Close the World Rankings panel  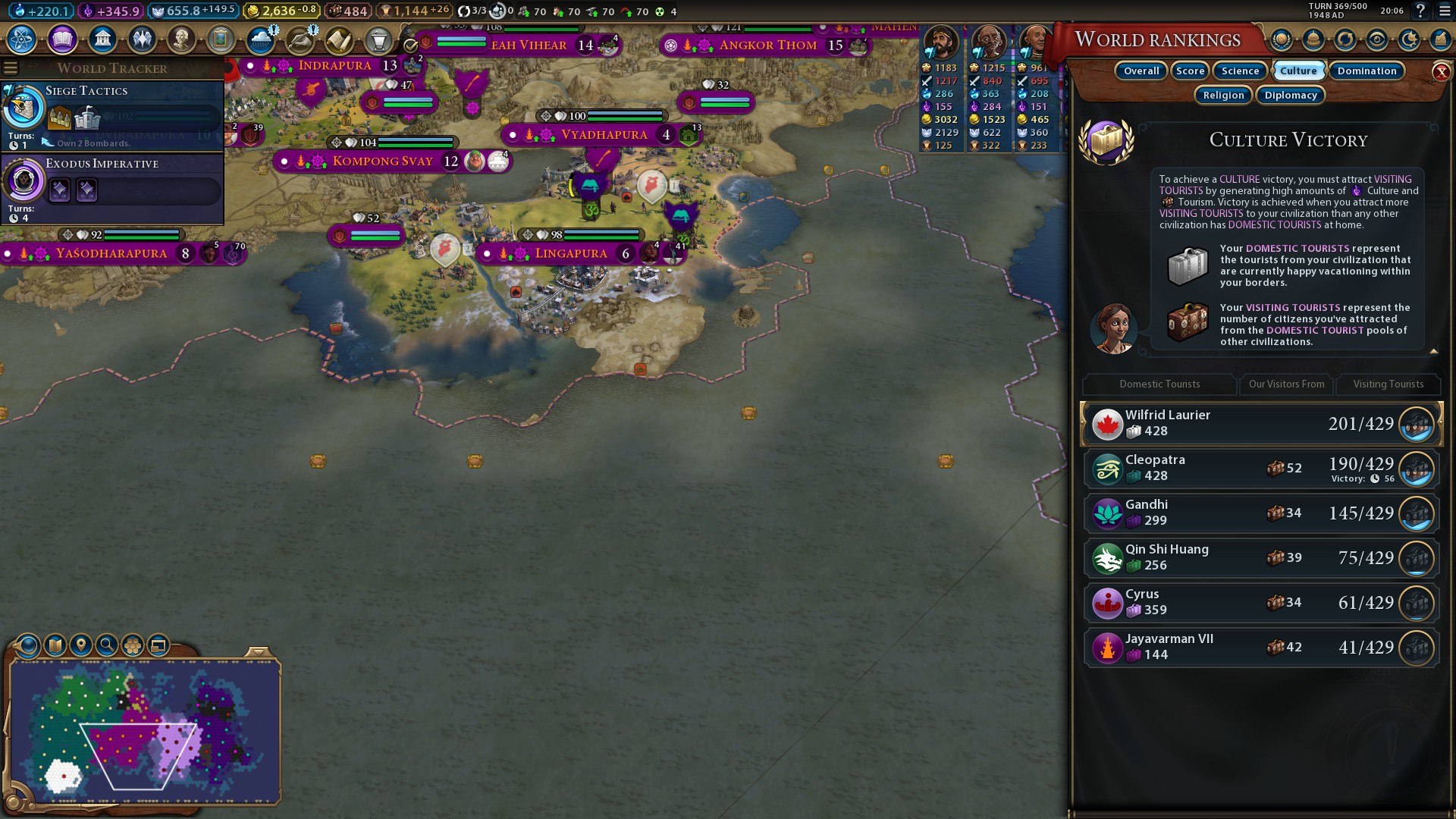[1441, 72]
